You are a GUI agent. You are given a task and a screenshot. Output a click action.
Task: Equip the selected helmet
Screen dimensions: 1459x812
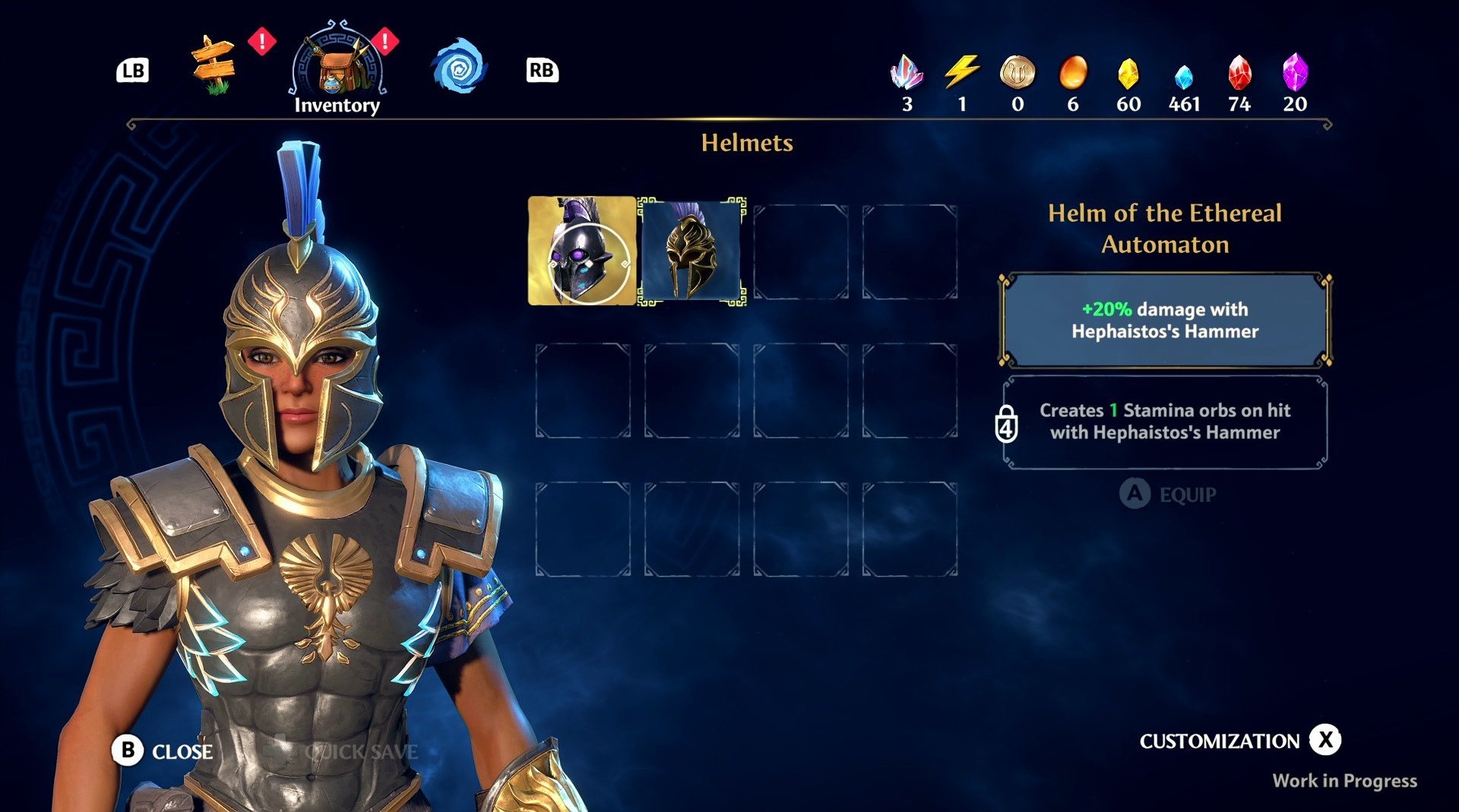[1168, 494]
